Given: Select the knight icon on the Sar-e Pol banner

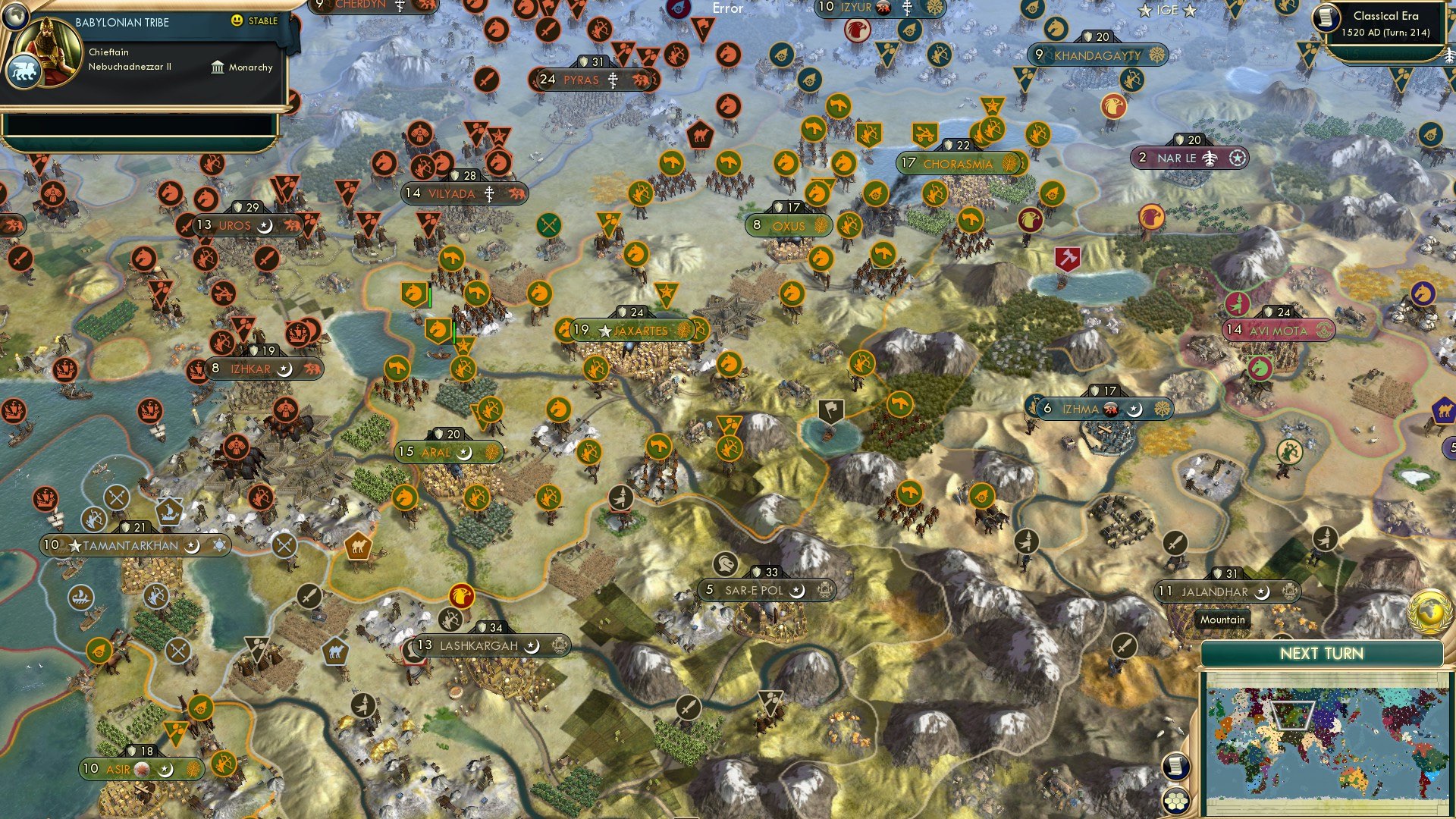Looking at the screenshot, I should 725,566.
